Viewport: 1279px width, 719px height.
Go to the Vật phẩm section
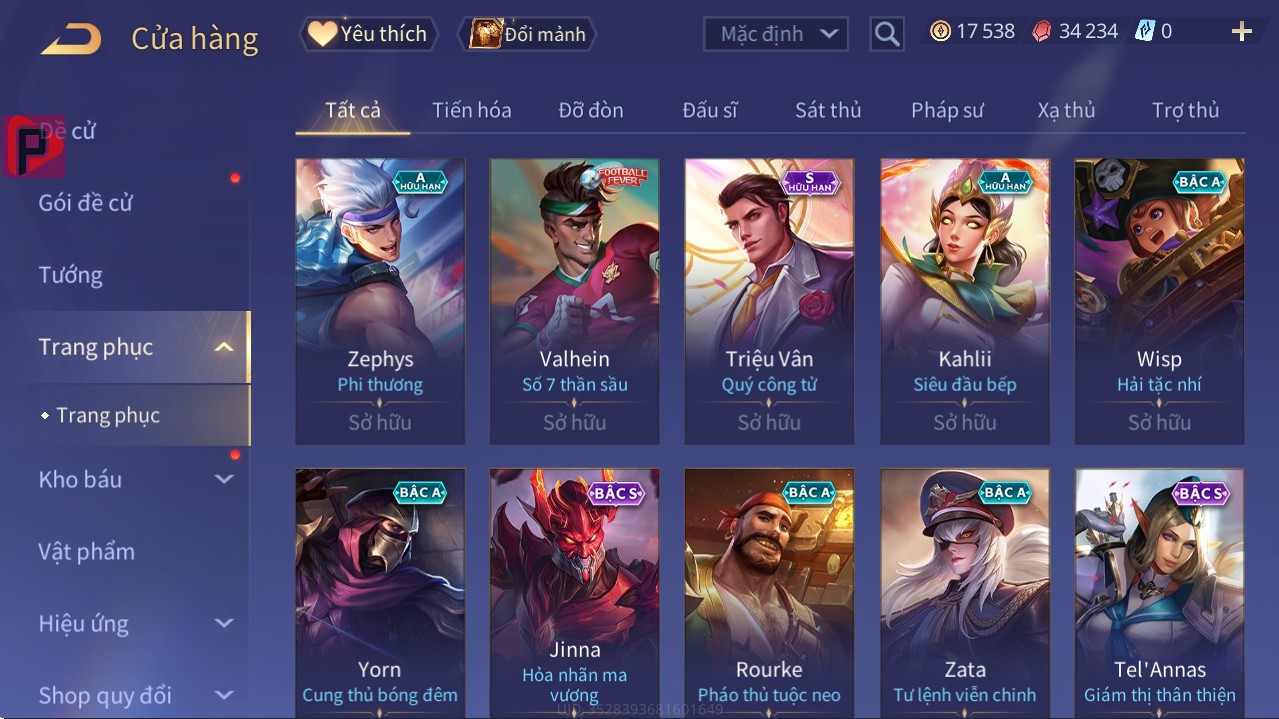pyautogui.click(x=86, y=551)
